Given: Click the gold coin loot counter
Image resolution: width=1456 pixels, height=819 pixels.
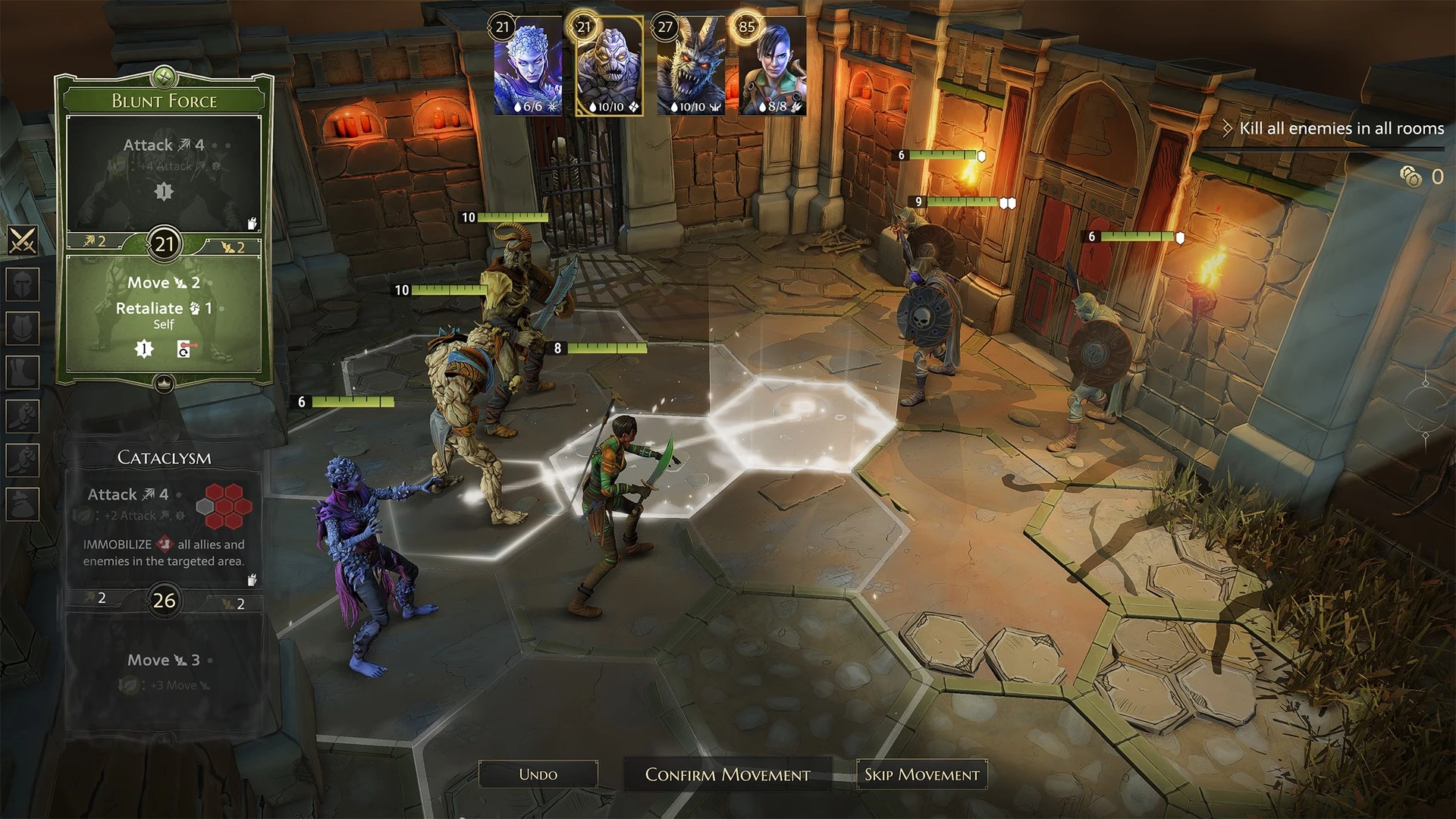Looking at the screenshot, I should pos(1412,177).
